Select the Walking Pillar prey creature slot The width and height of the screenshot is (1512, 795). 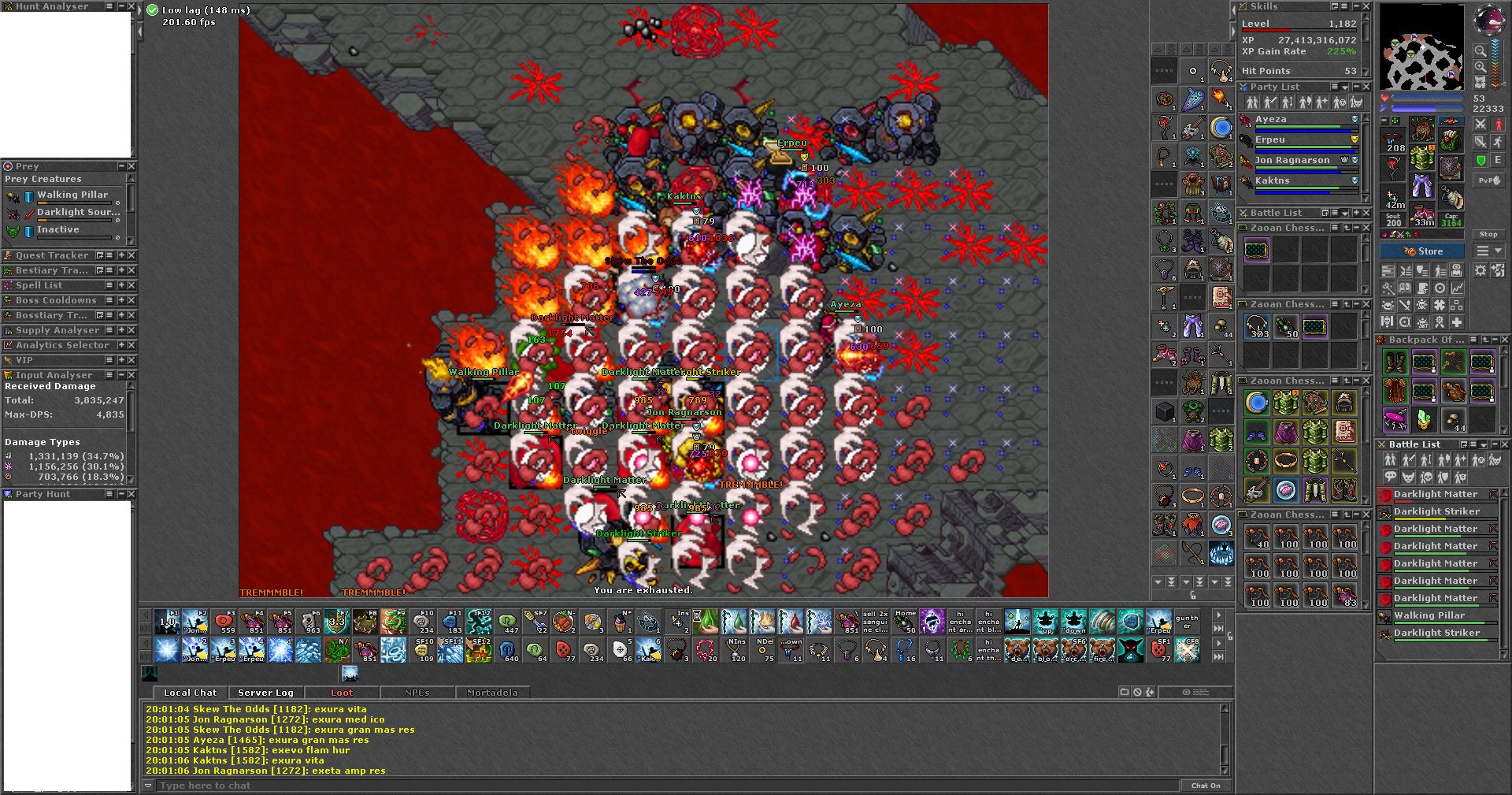pyautogui.click(x=72, y=195)
